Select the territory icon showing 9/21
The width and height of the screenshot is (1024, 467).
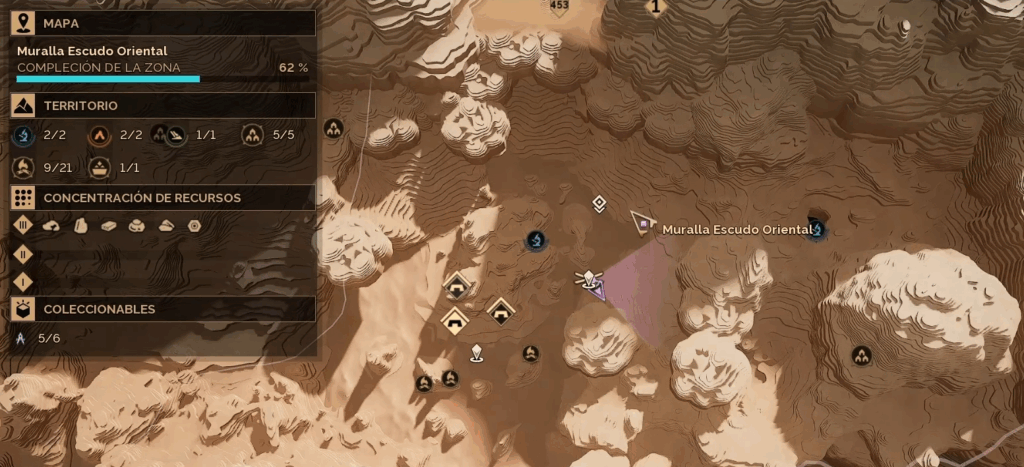pos(25,167)
